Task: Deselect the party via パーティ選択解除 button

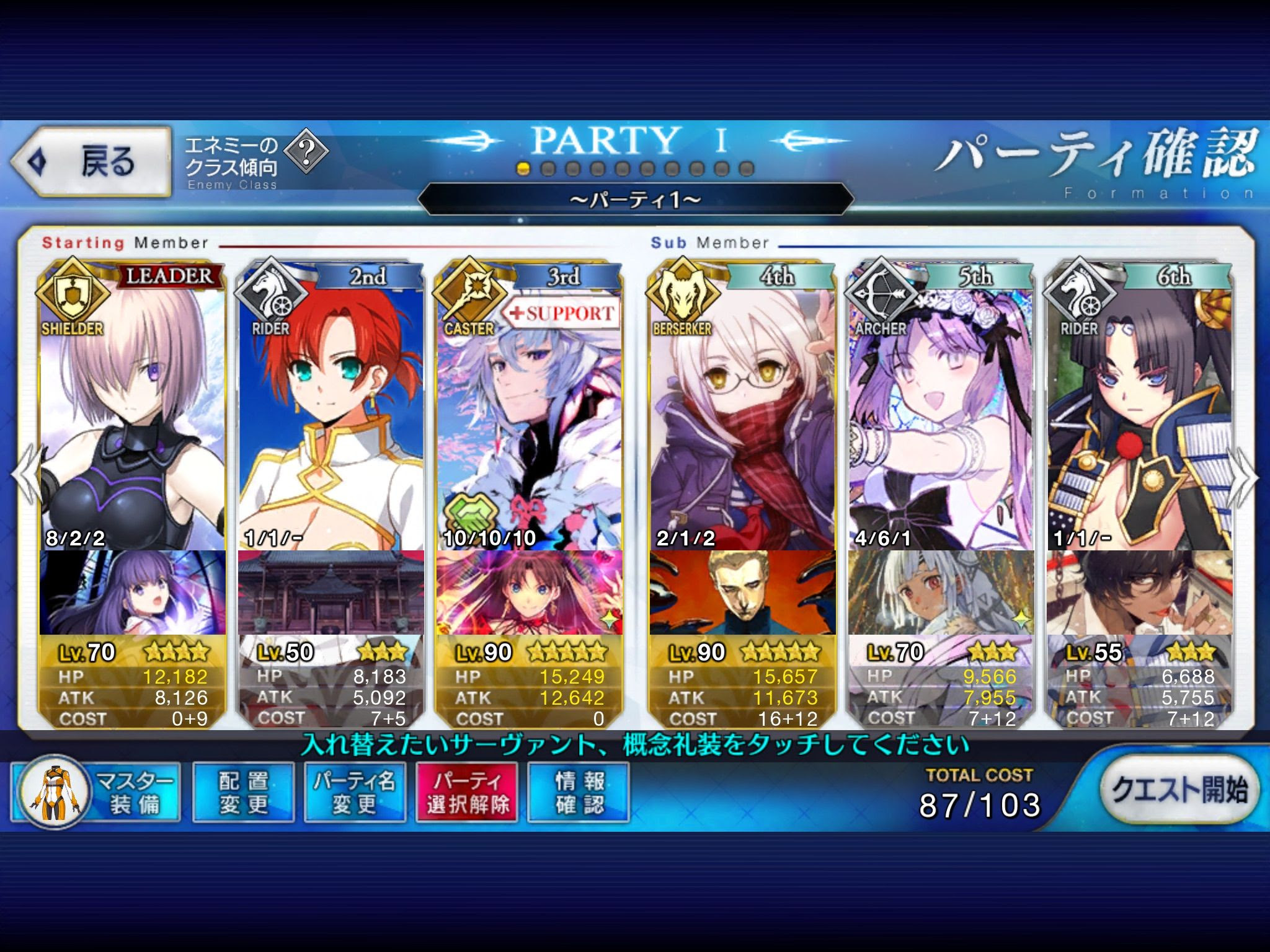Action: click(x=466, y=792)
